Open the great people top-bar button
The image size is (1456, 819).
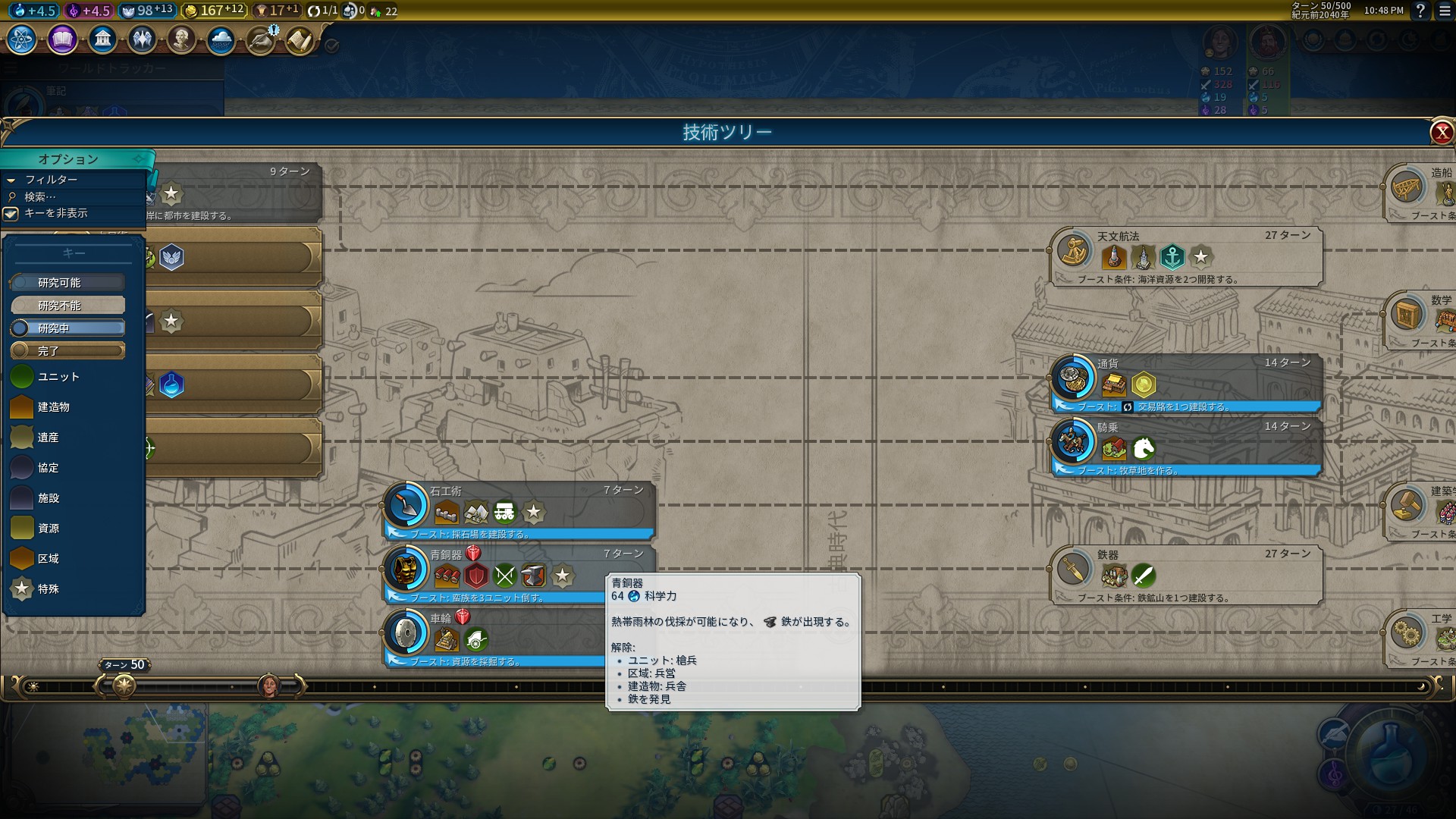pyautogui.click(x=181, y=39)
